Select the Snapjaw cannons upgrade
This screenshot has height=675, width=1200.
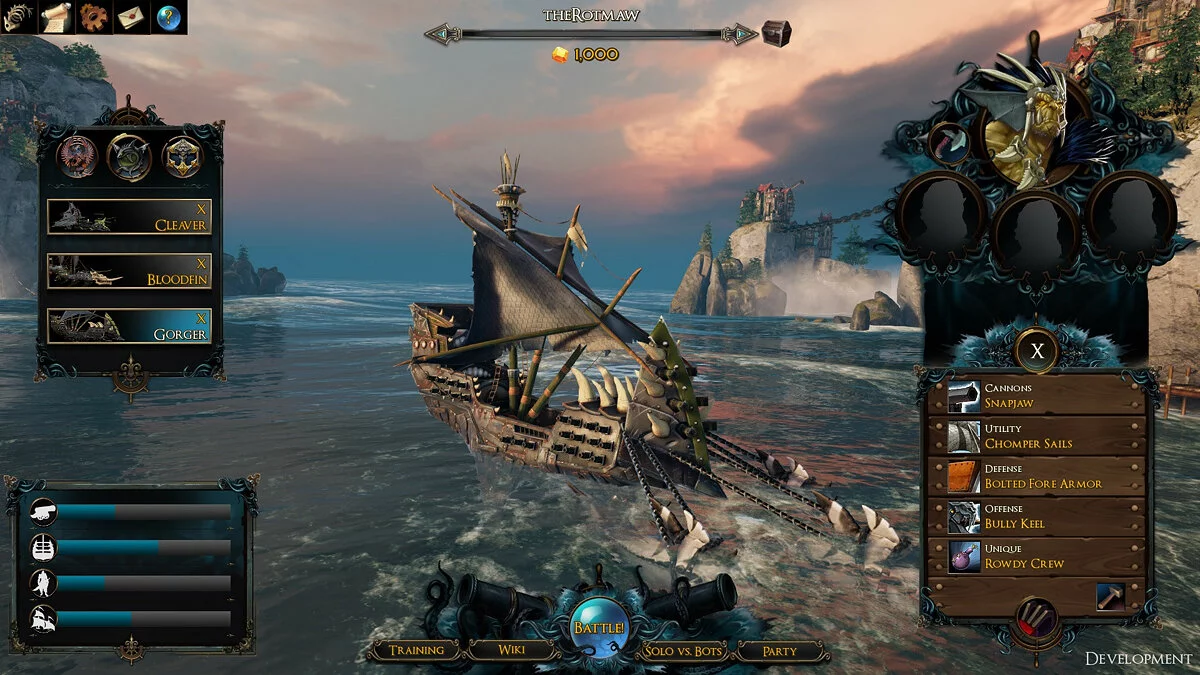(x=1036, y=396)
